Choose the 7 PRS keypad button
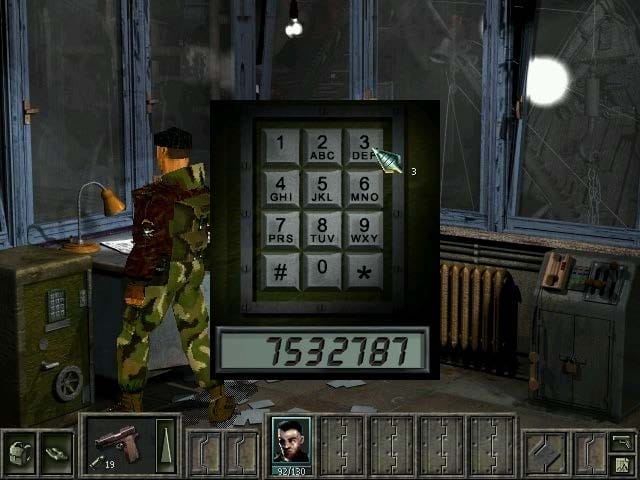This screenshot has width=640, height=480. [281, 229]
